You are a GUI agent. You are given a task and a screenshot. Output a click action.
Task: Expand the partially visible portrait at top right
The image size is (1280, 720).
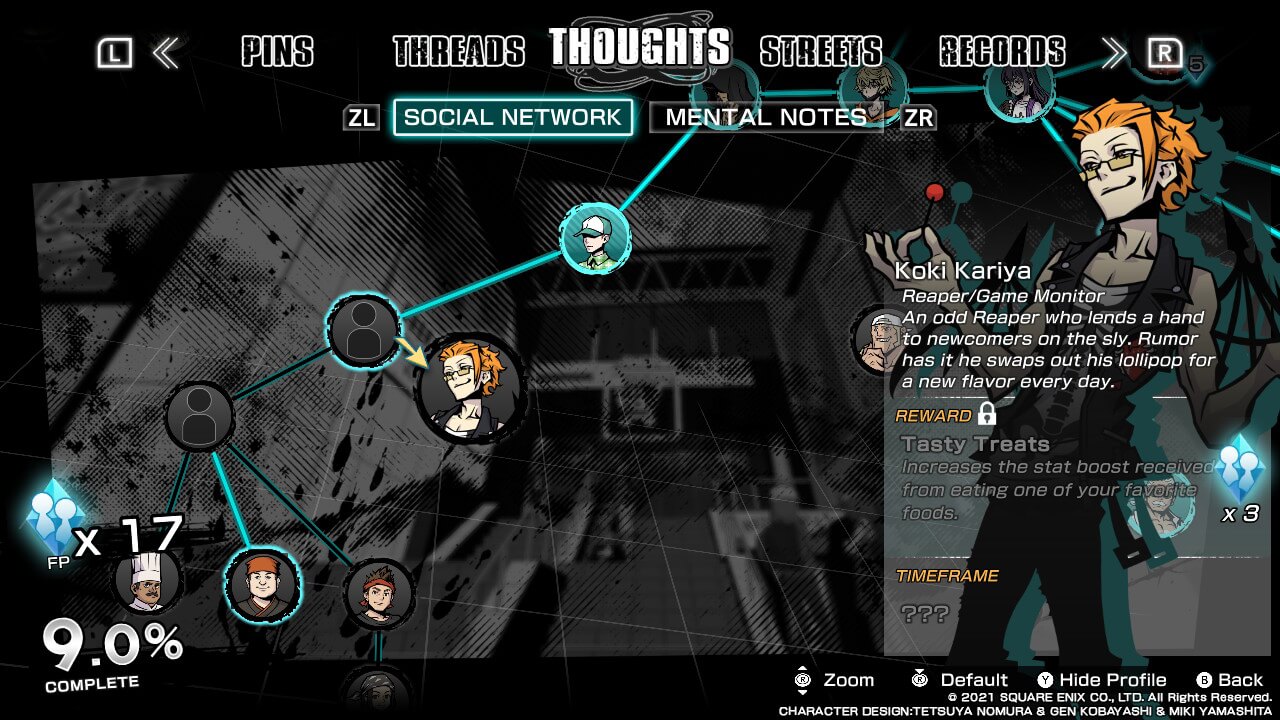1019,95
